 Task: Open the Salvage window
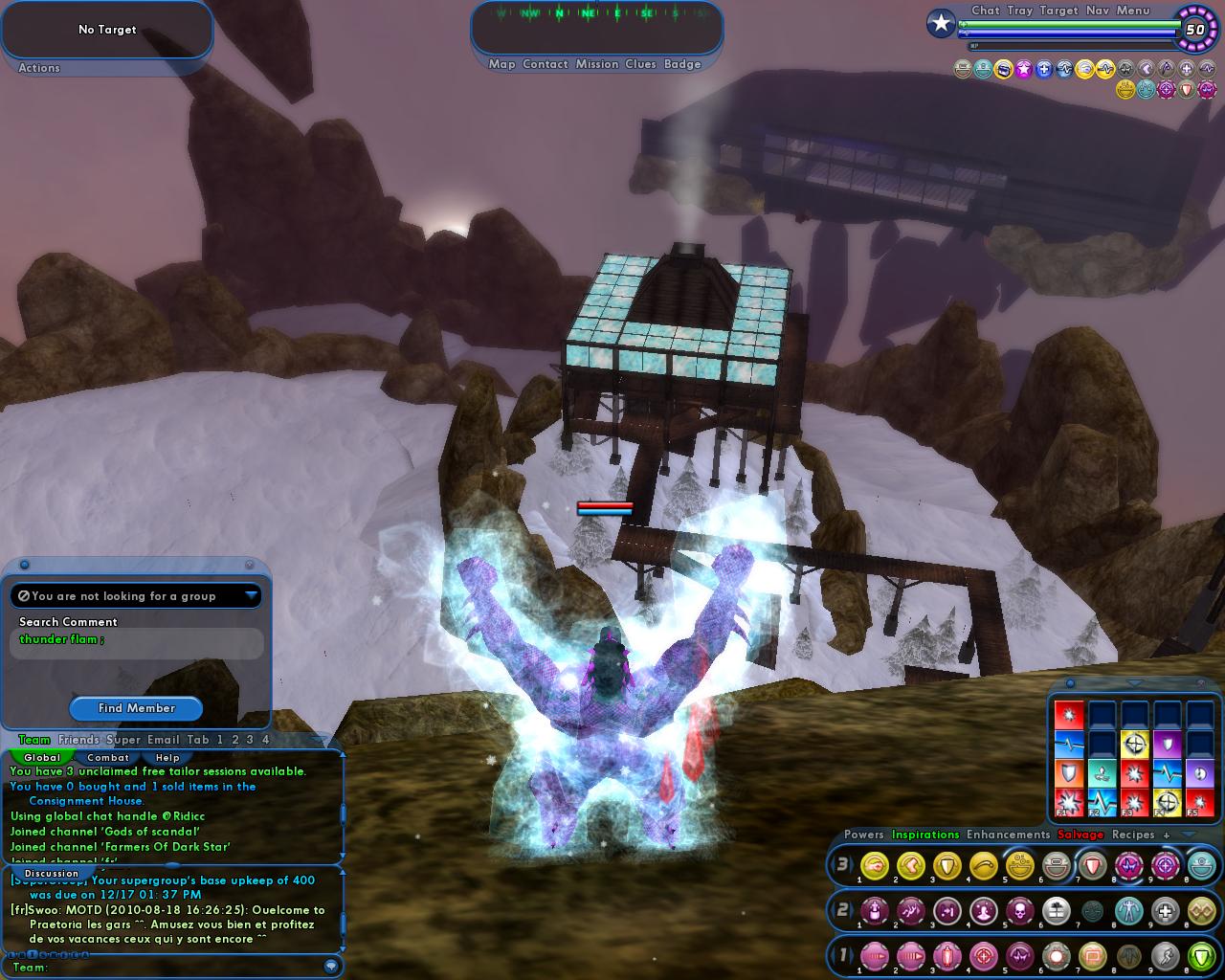pyautogui.click(x=1080, y=835)
